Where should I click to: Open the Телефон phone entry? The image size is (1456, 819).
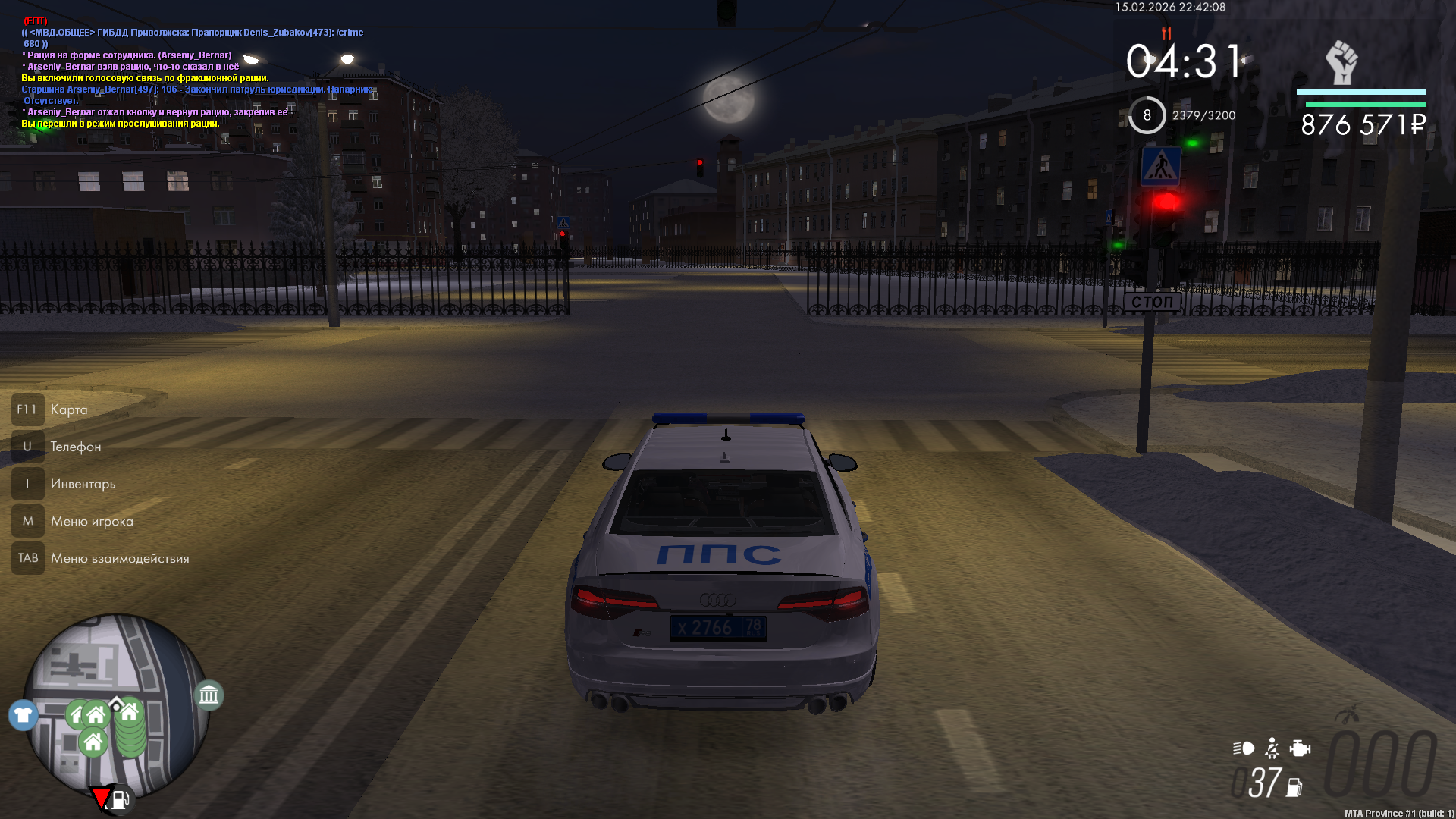click(75, 447)
